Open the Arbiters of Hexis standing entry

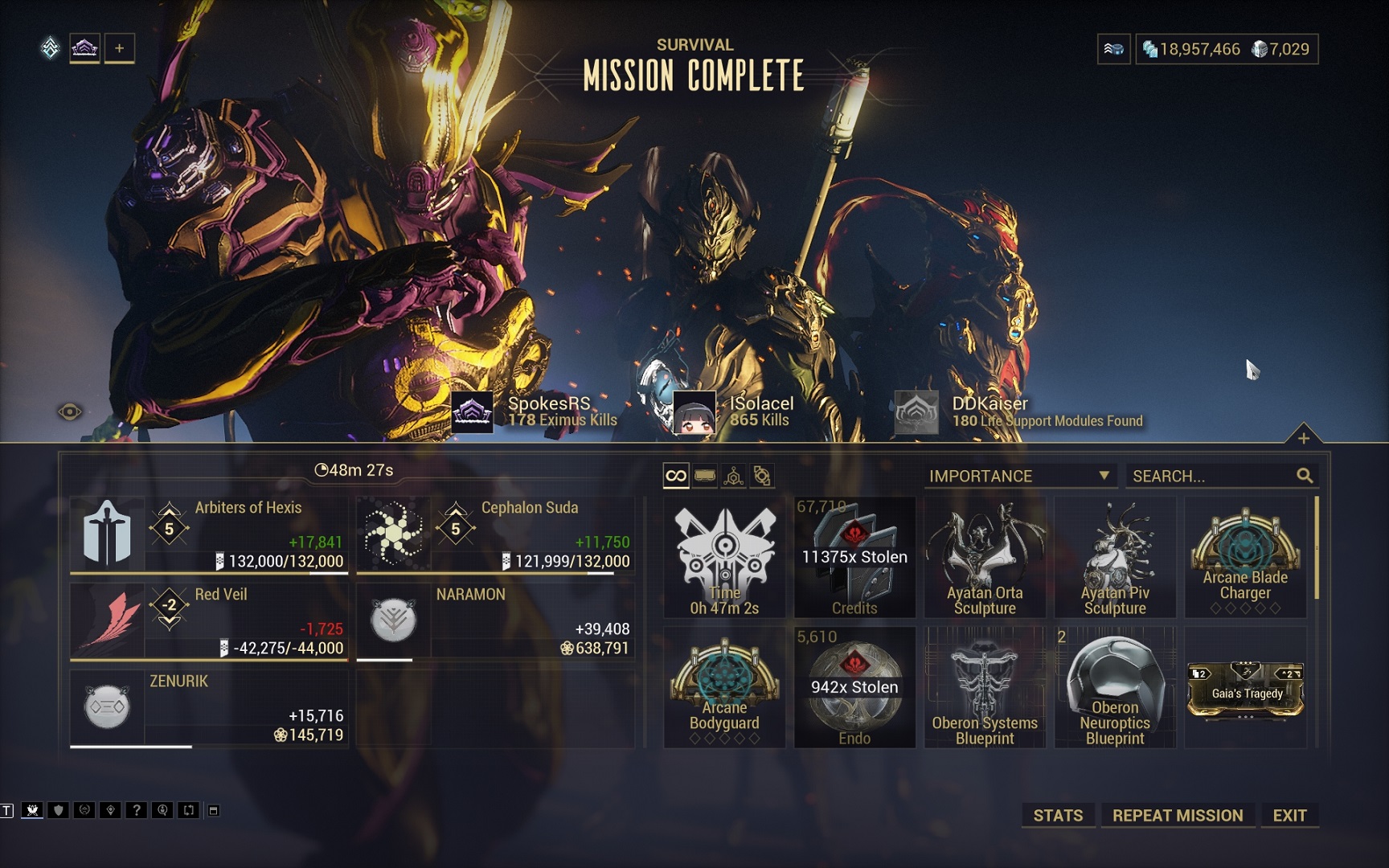(209, 534)
